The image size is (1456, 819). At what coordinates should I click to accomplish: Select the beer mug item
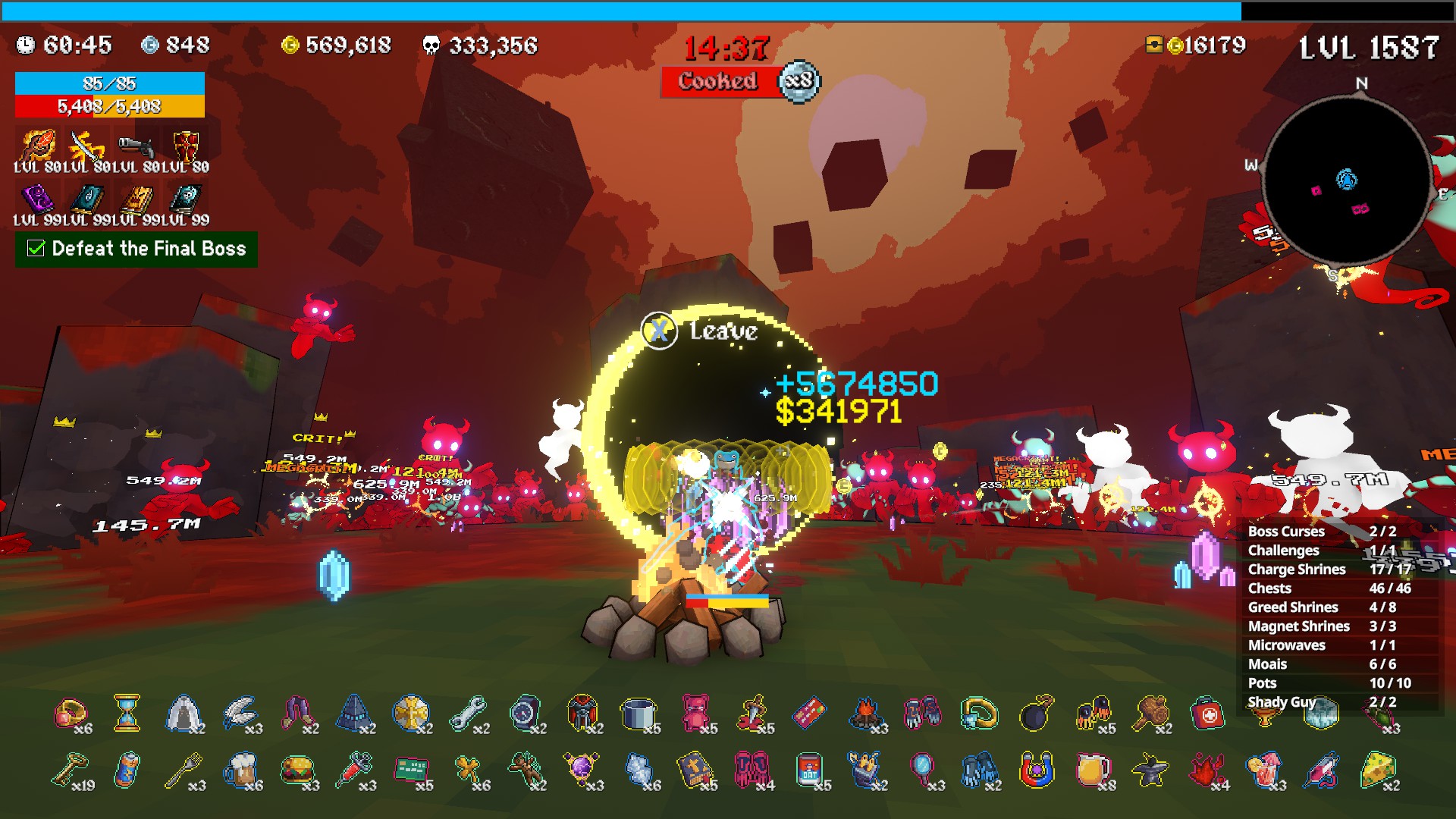pyautogui.click(x=240, y=770)
